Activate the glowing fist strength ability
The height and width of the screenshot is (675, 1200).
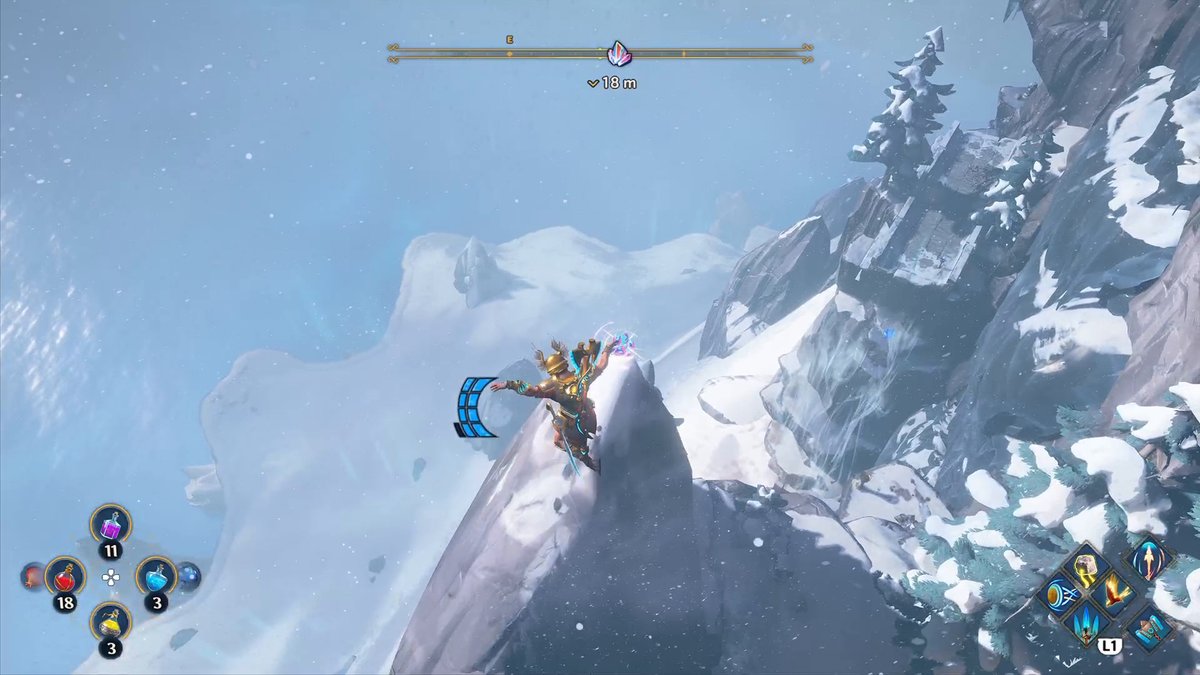click(1088, 568)
